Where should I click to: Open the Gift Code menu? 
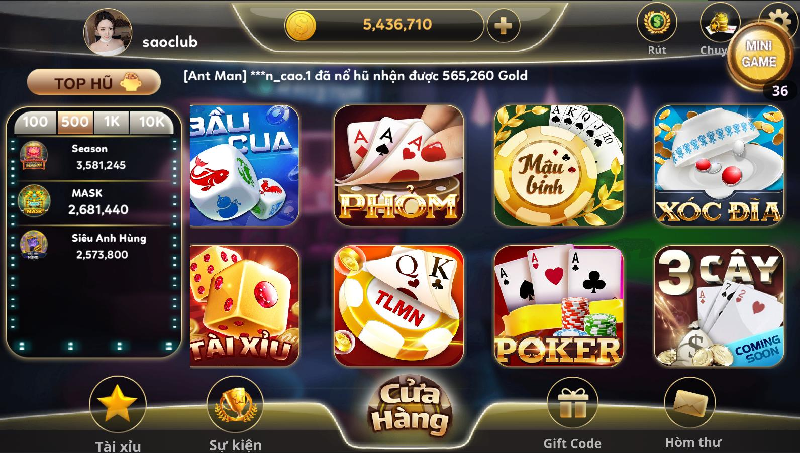tap(572, 410)
